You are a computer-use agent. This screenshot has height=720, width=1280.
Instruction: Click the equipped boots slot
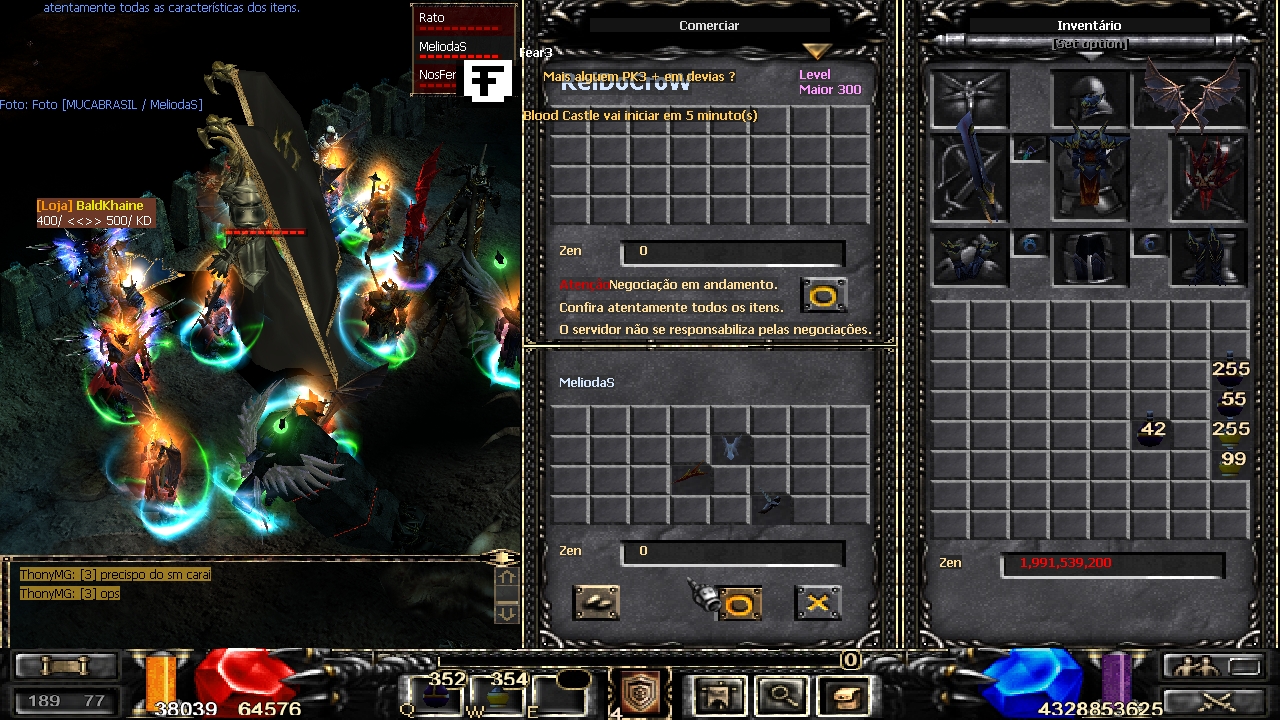pyautogui.click(x=1210, y=257)
